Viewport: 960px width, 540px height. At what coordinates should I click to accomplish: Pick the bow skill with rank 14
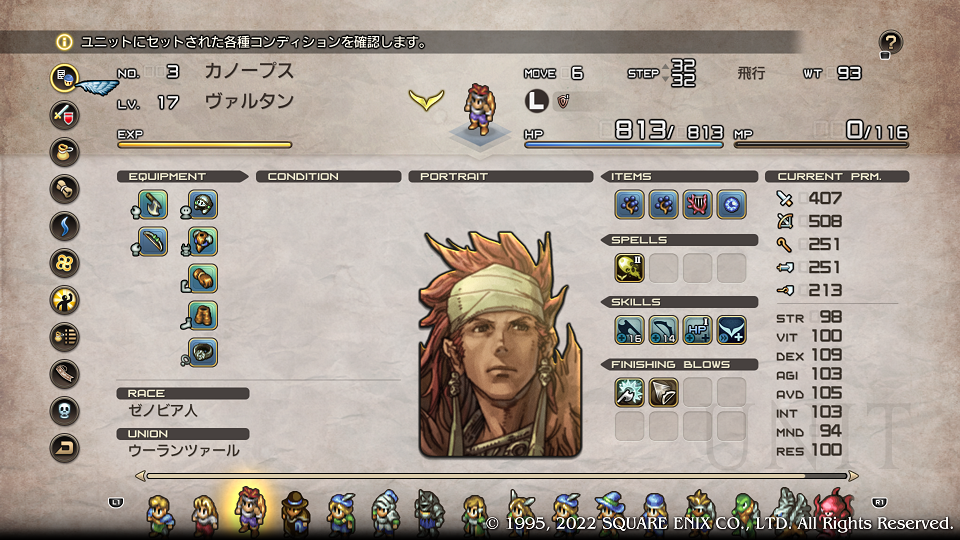click(663, 329)
